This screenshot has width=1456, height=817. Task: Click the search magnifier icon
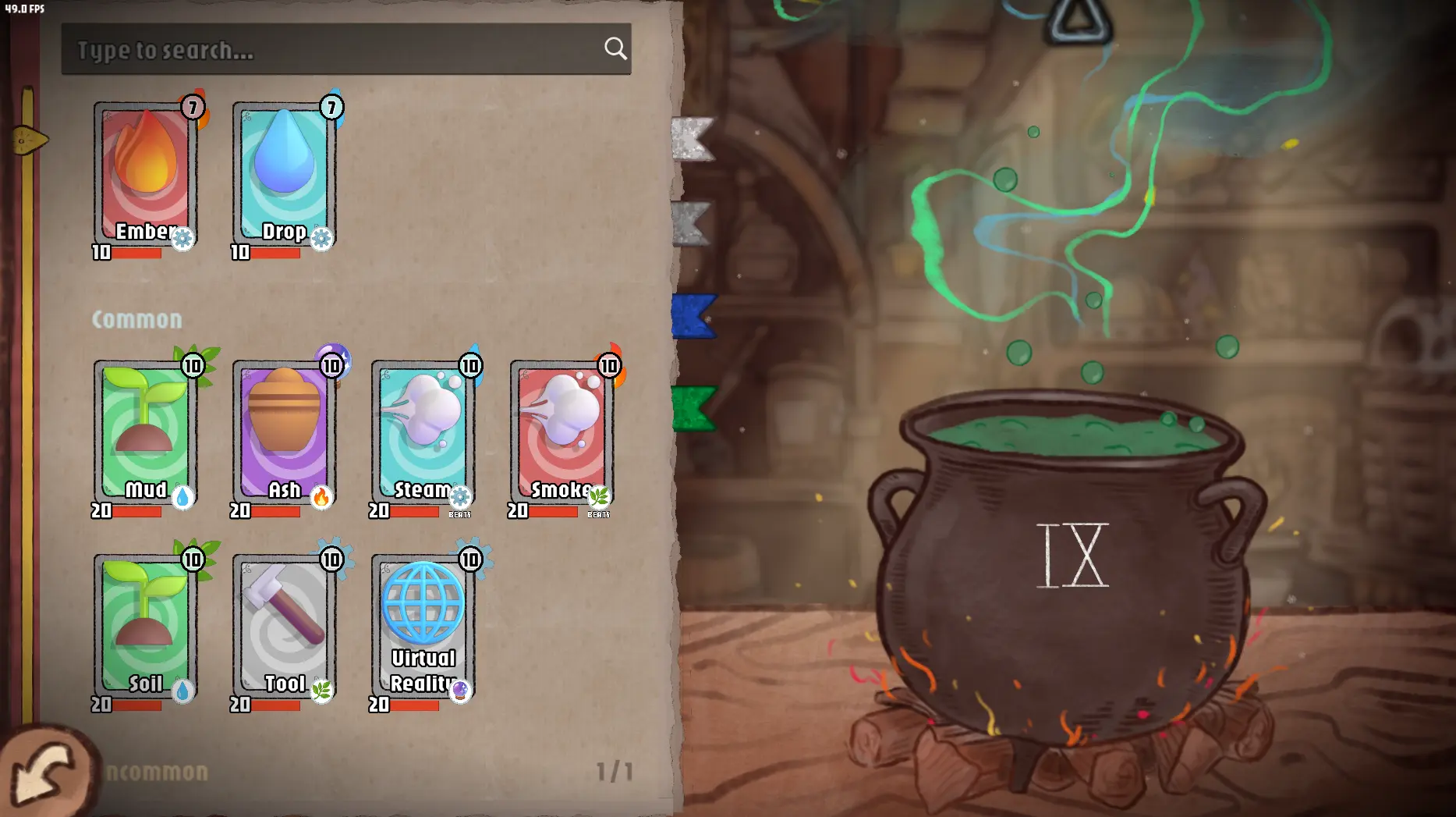616,48
